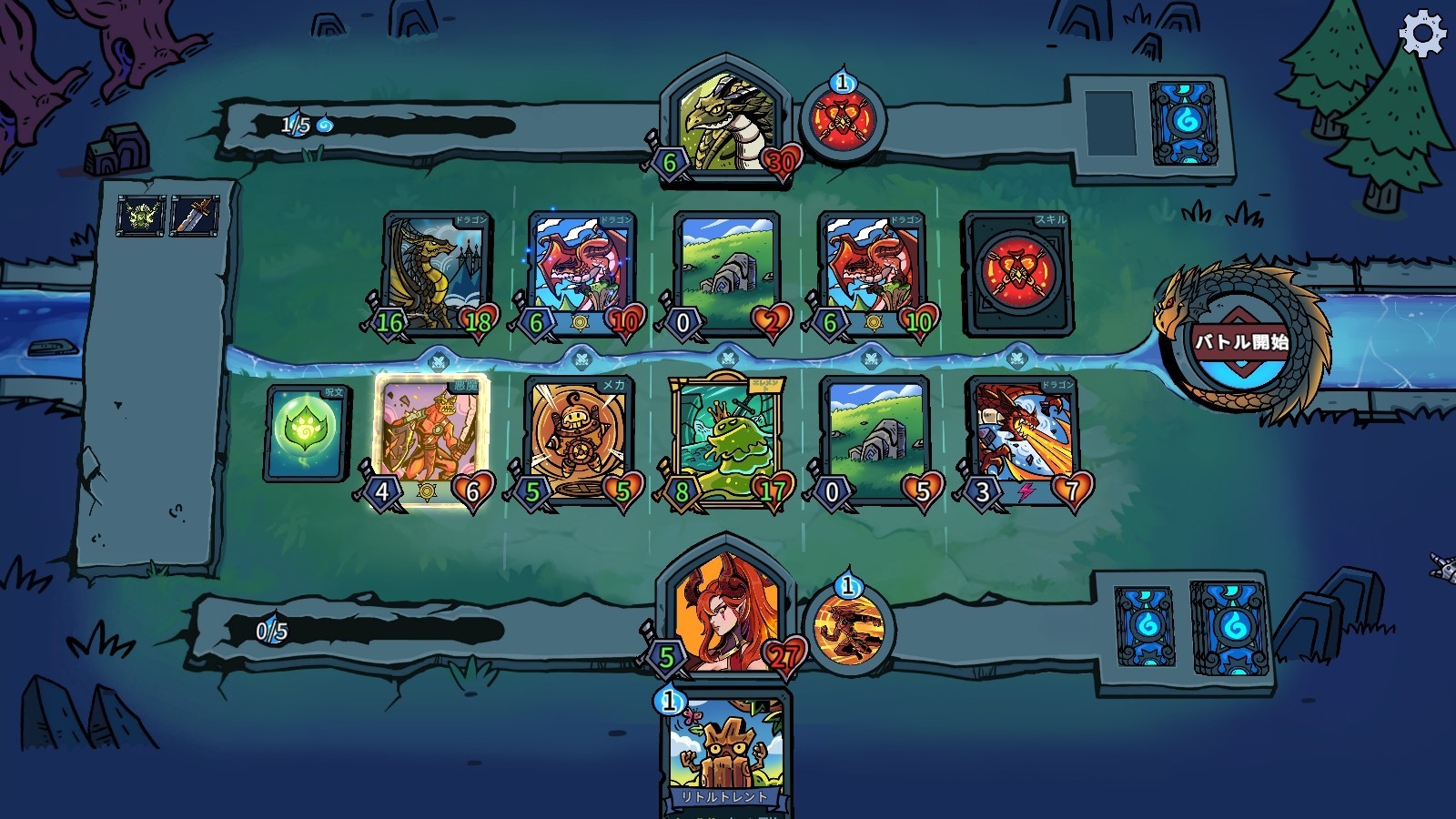Inspect the sword relic icon
Screen dimensions: 1456x819
click(194, 217)
